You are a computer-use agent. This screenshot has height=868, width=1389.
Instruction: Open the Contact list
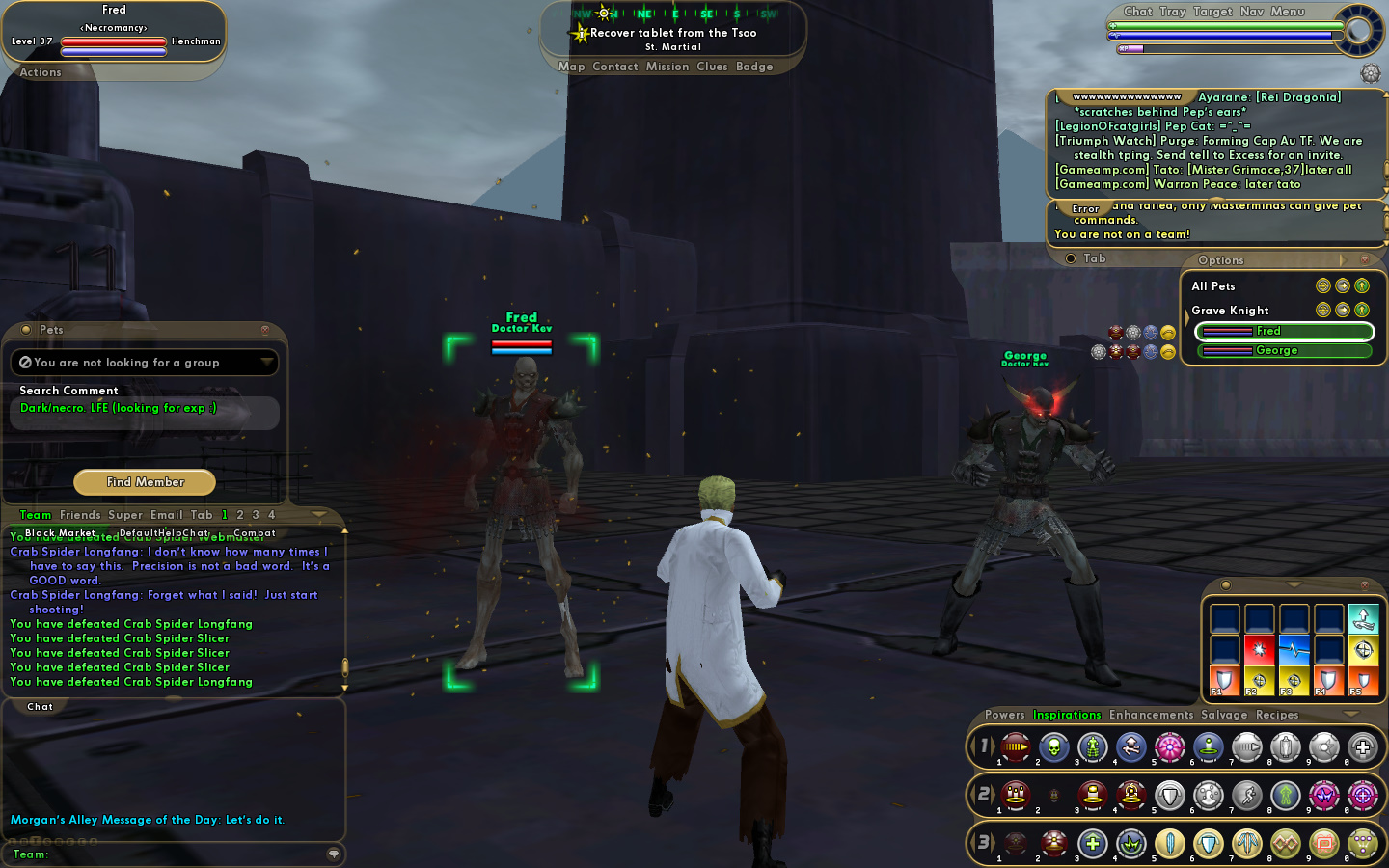pyautogui.click(x=615, y=67)
